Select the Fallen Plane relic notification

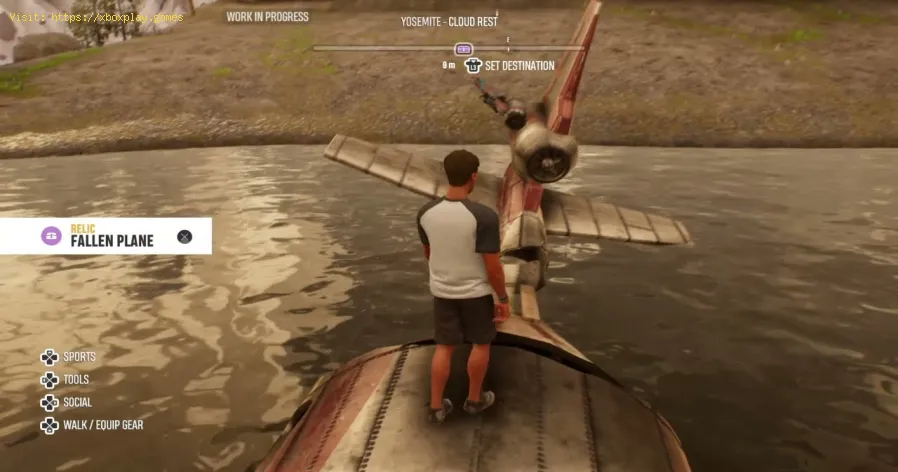[x=110, y=236]
